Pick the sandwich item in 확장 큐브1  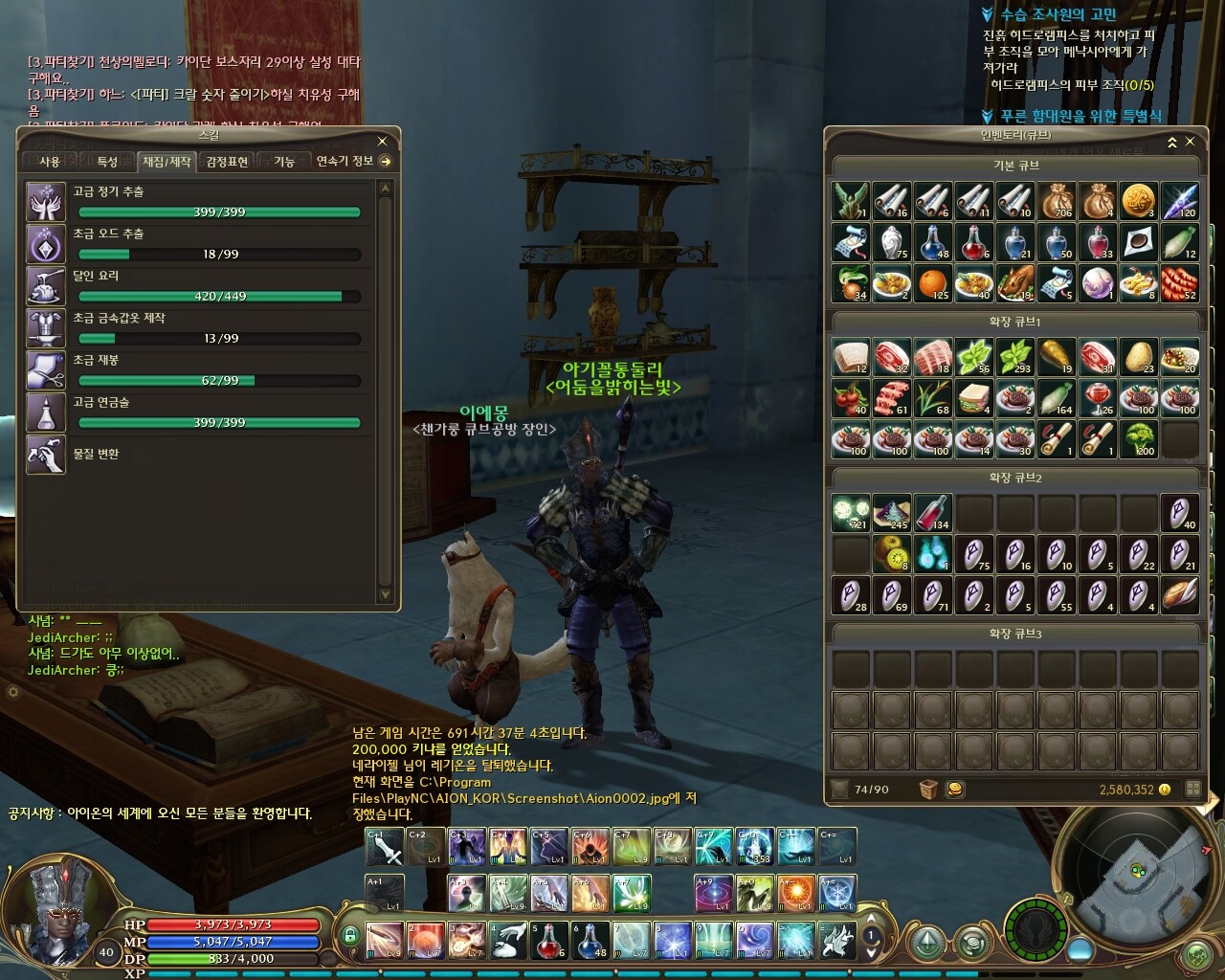(972, 397)
